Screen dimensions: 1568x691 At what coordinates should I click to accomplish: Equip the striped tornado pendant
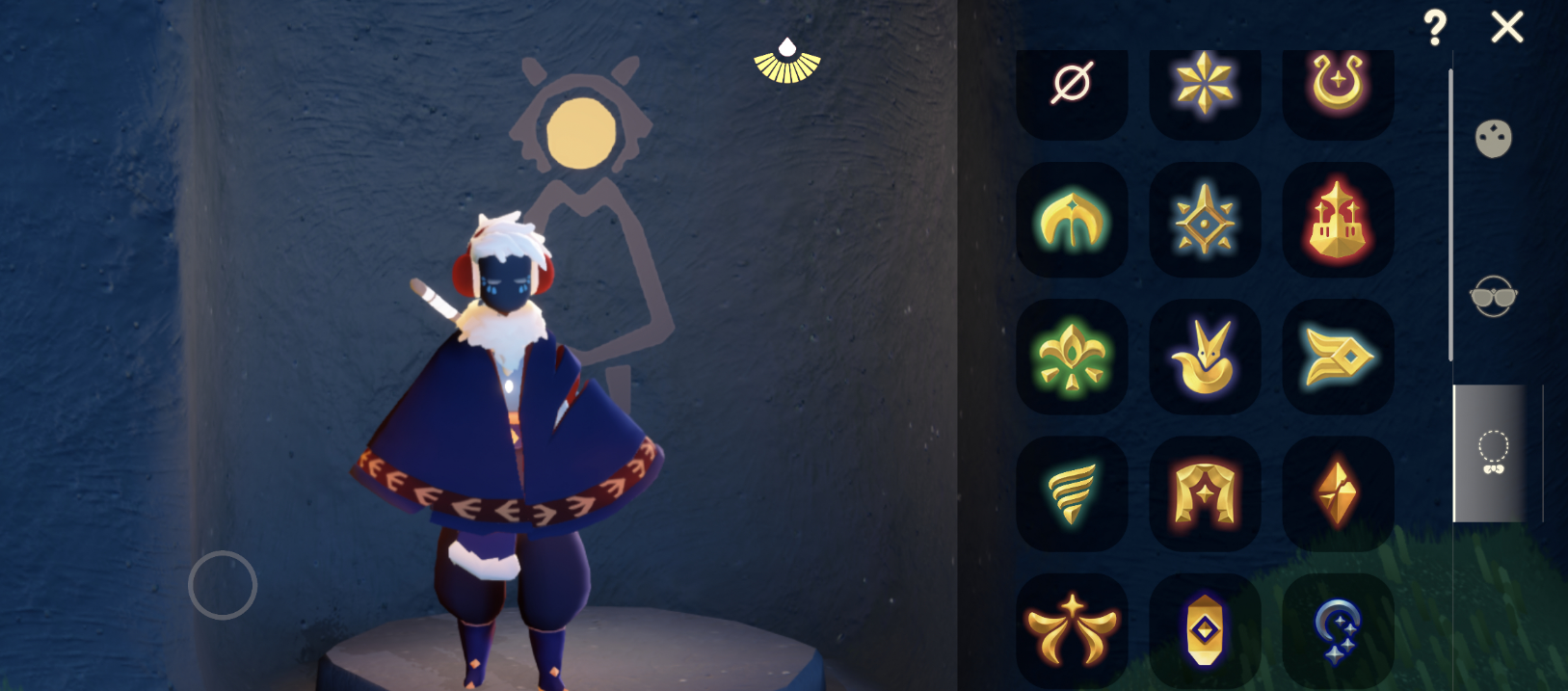tap(1072, 494)
